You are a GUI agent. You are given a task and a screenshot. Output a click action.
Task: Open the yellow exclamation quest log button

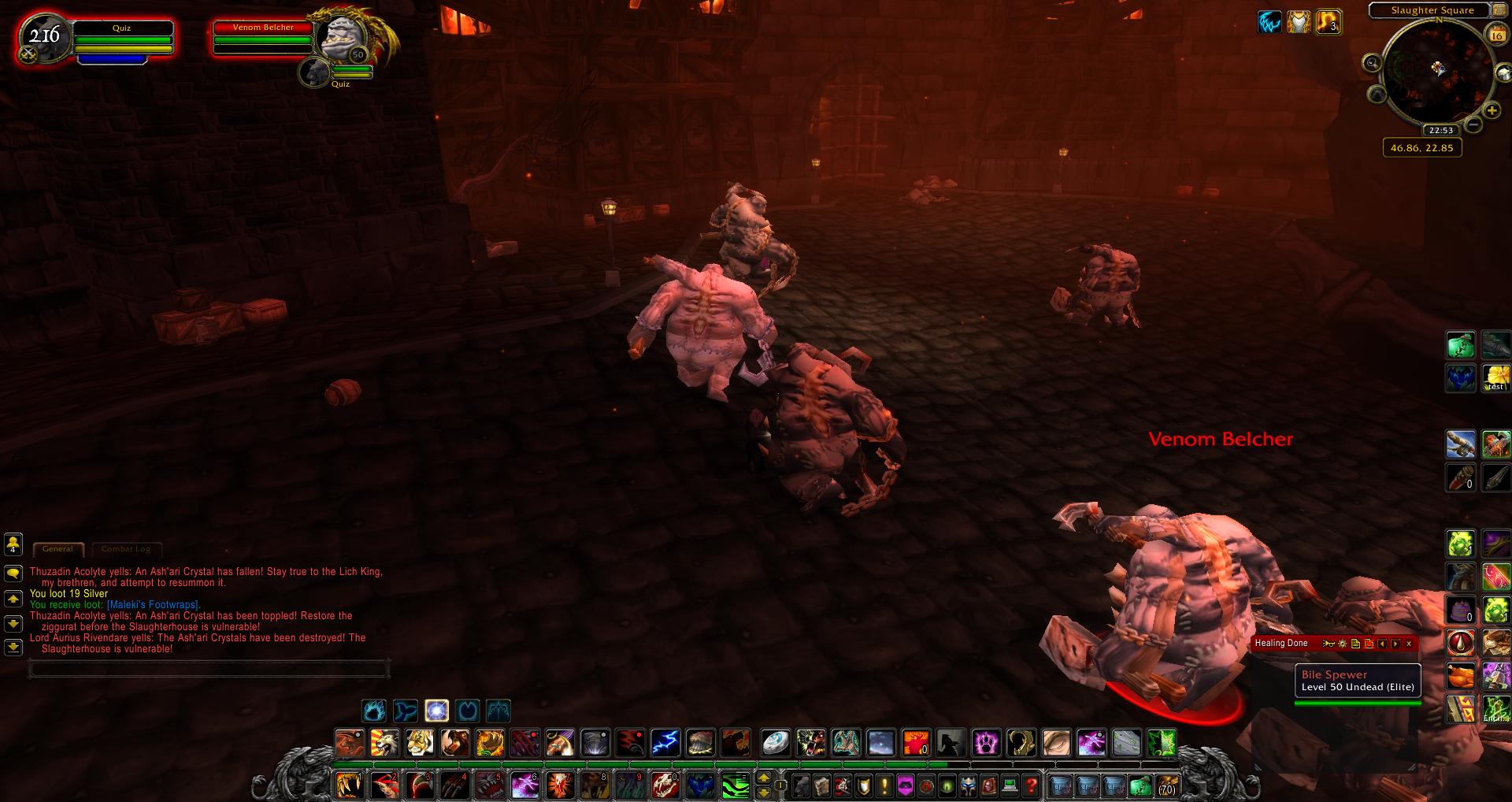tap(884, 785)
